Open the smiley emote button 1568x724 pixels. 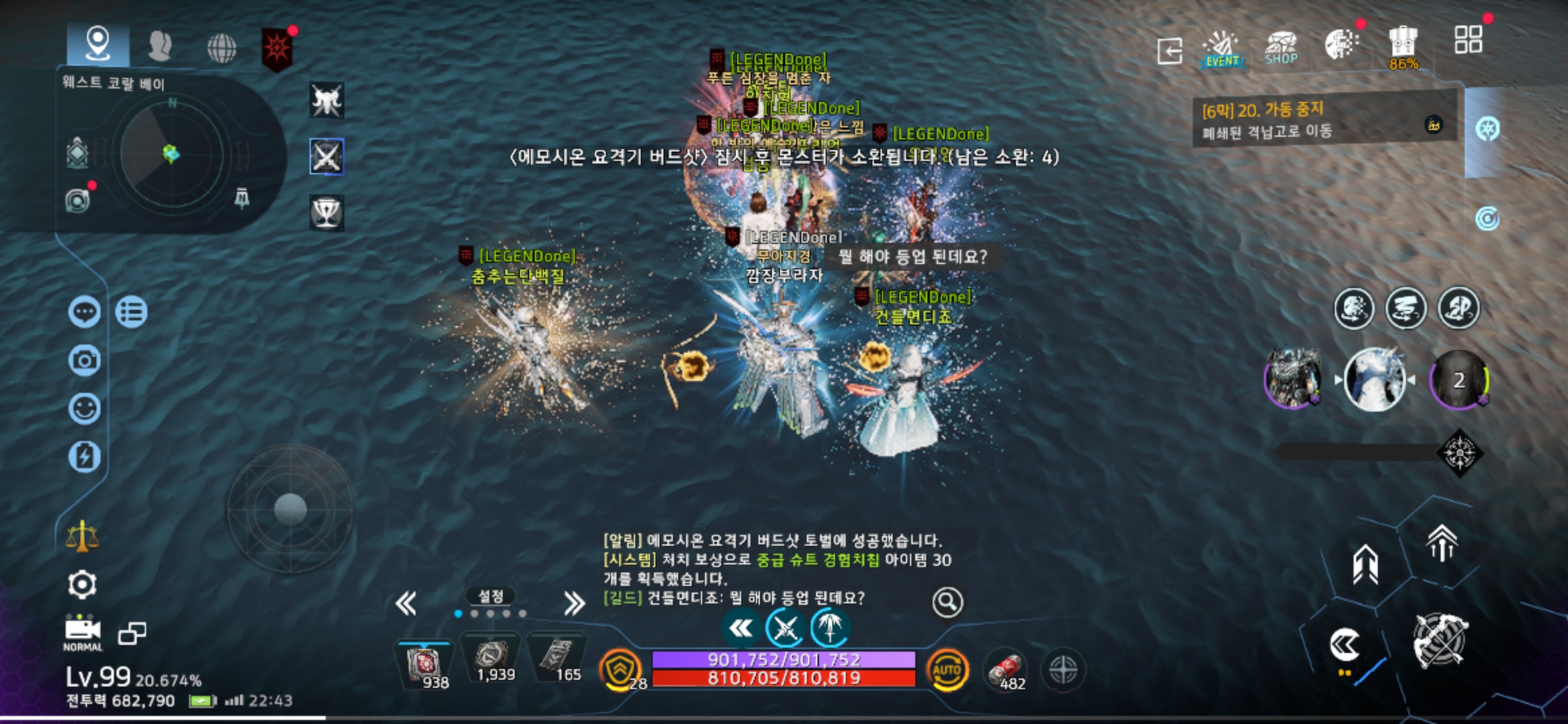pyautogui.click(x=84, y=408)
